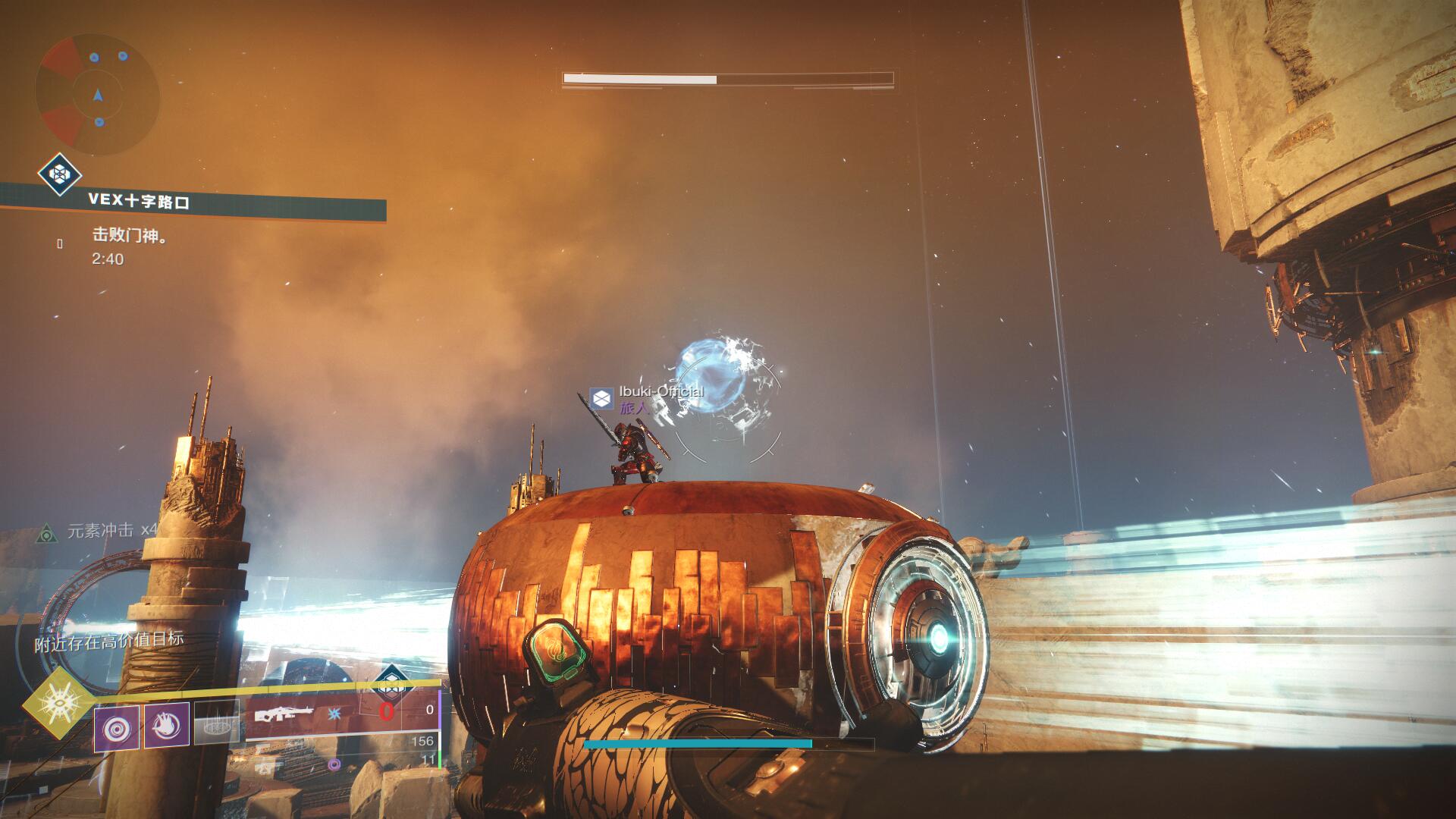
Task: Select the equipped rifle weapon icon
Action: [x=283, y=714]
